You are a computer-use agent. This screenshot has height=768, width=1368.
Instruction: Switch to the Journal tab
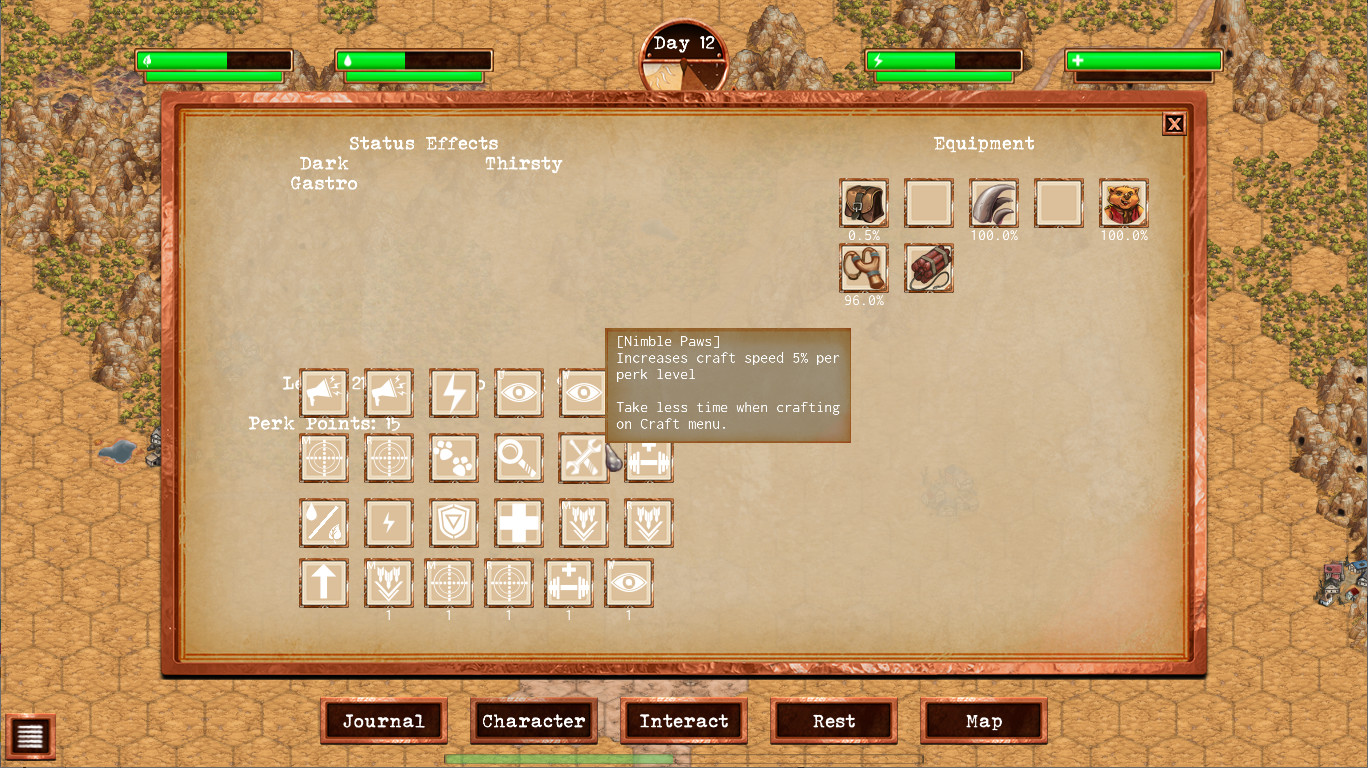pyautogui.click(x=383, y=721)
